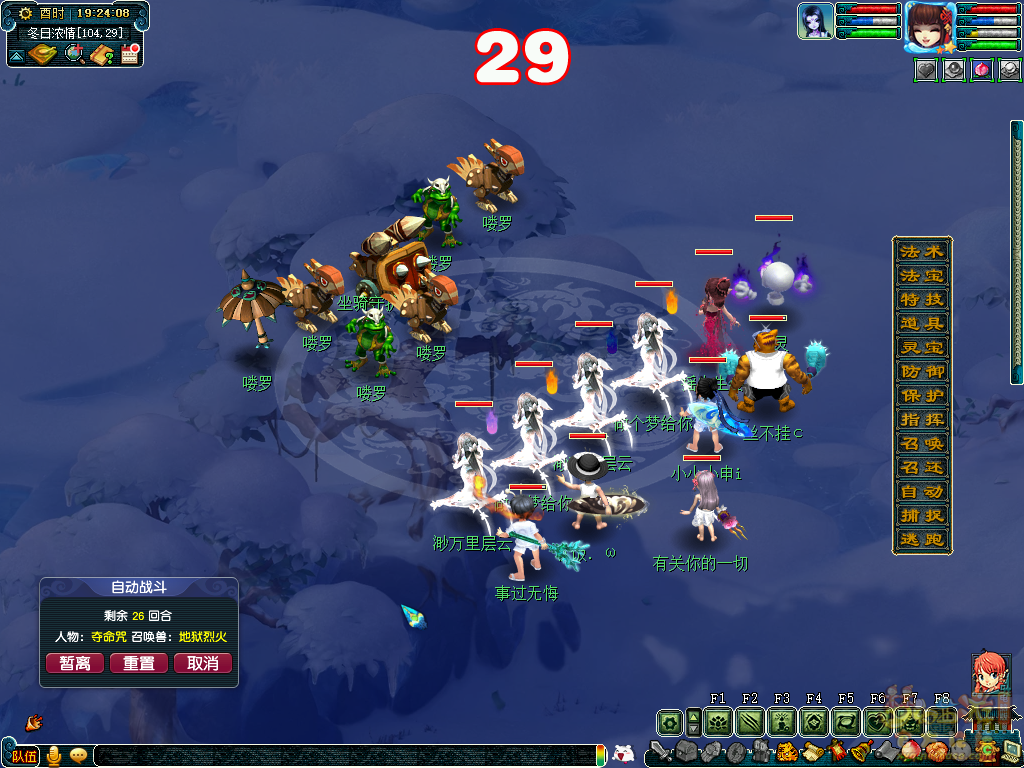The image size is (1024, 768).
Task: Select the pink peach buff icon
Action: point(982,70)
